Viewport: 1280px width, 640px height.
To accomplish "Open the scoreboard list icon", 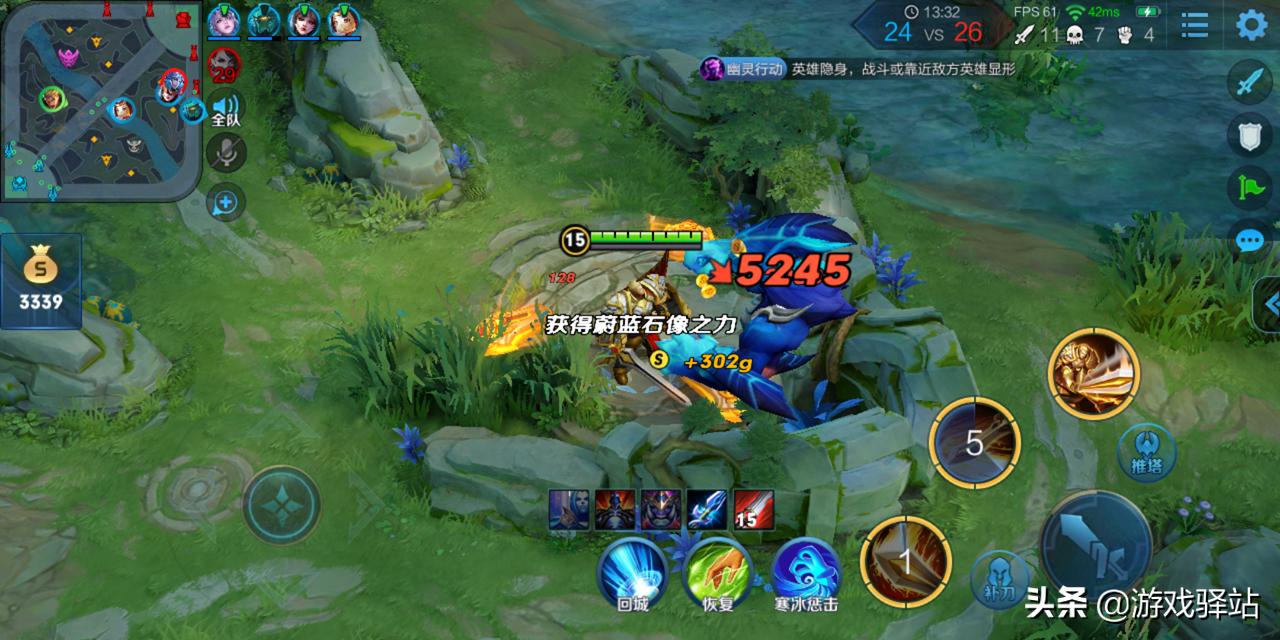I will pyautogui.click(x=1195, y=25).
